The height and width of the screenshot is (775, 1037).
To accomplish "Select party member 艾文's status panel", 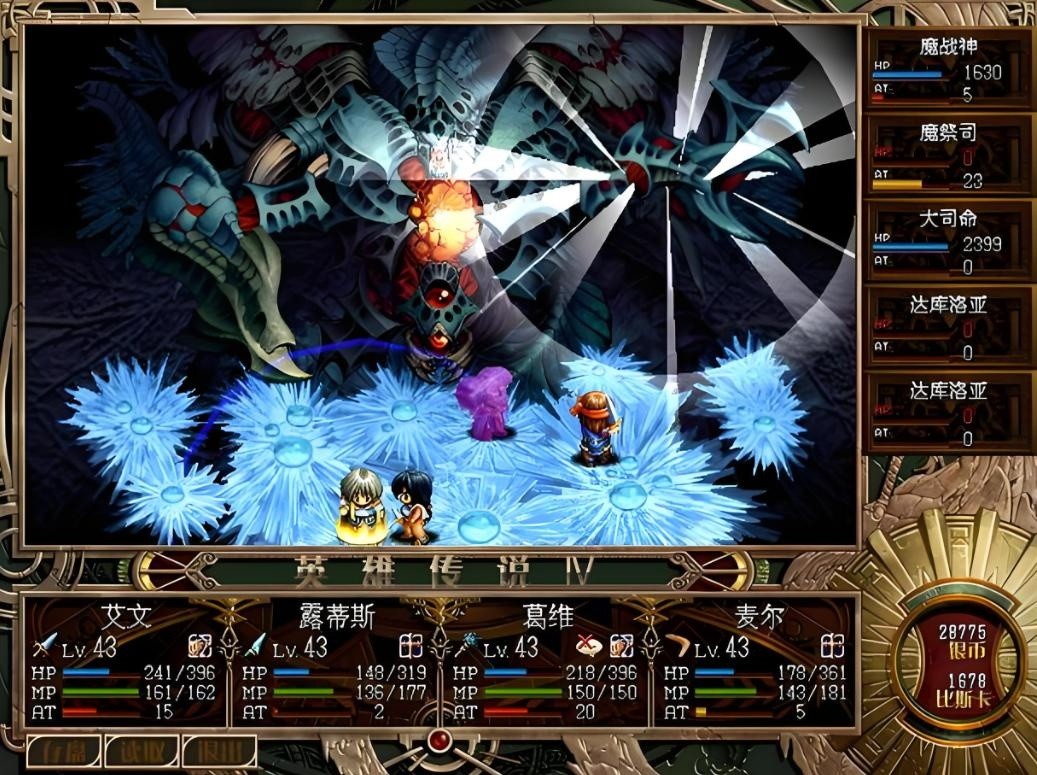I will coord(127,661).
